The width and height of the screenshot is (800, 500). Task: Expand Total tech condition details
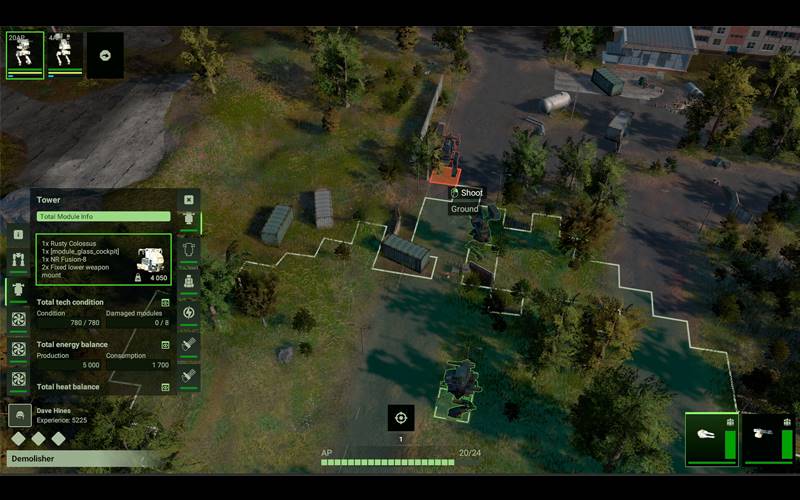click(166, 302)
